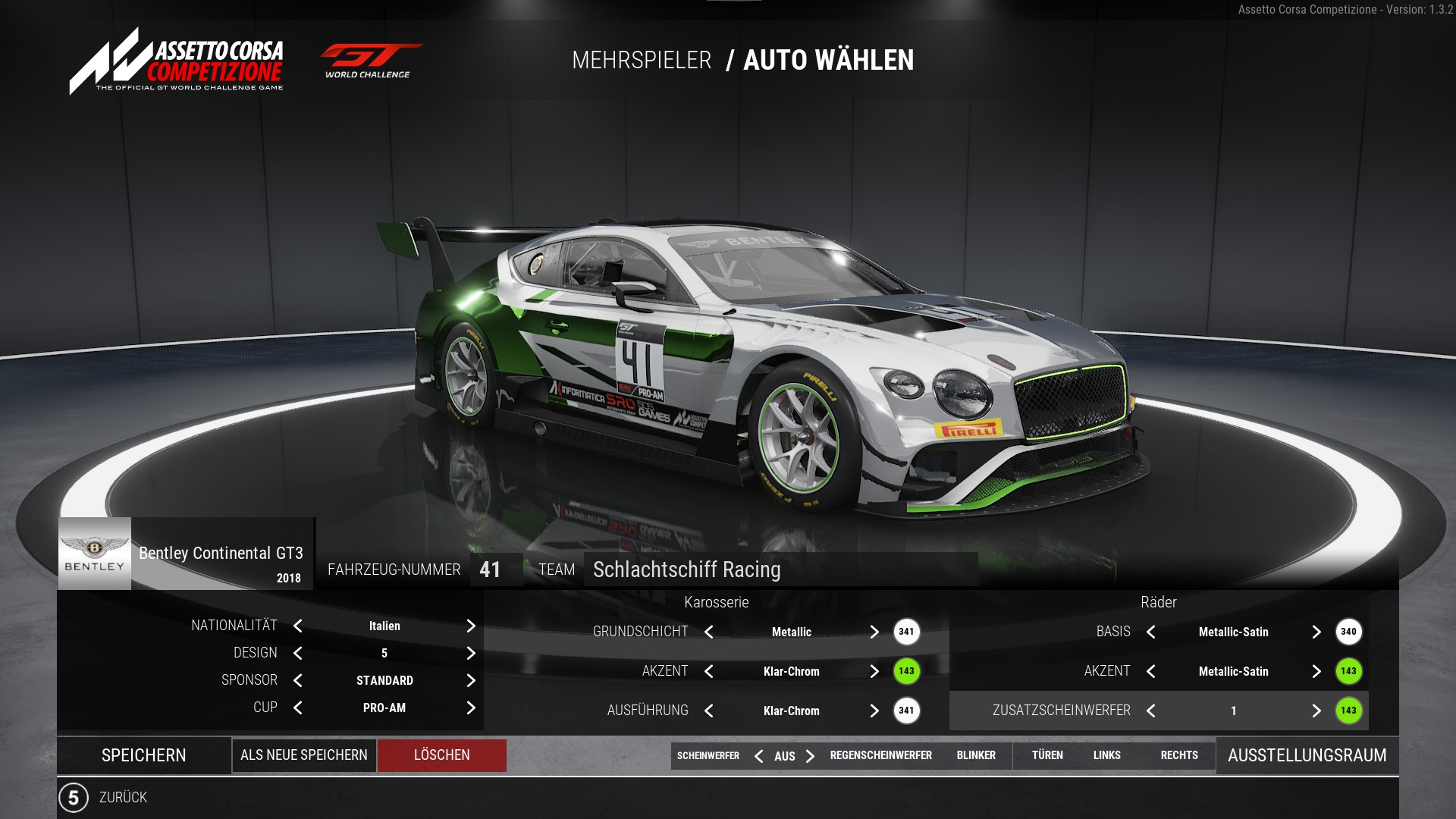Open the Rechts door
1456x819 pixels.
pos(1179,755)
